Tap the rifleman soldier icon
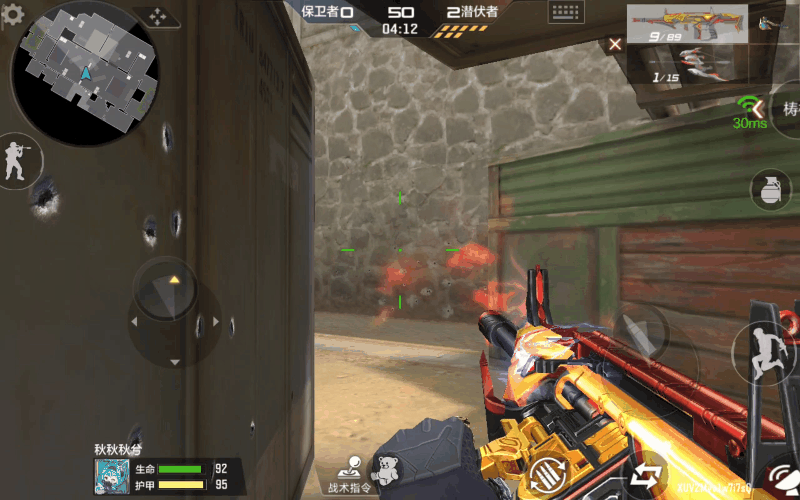The height and width of the screenshot is (500, 800). pyautogui.click(x=17, y=160)
